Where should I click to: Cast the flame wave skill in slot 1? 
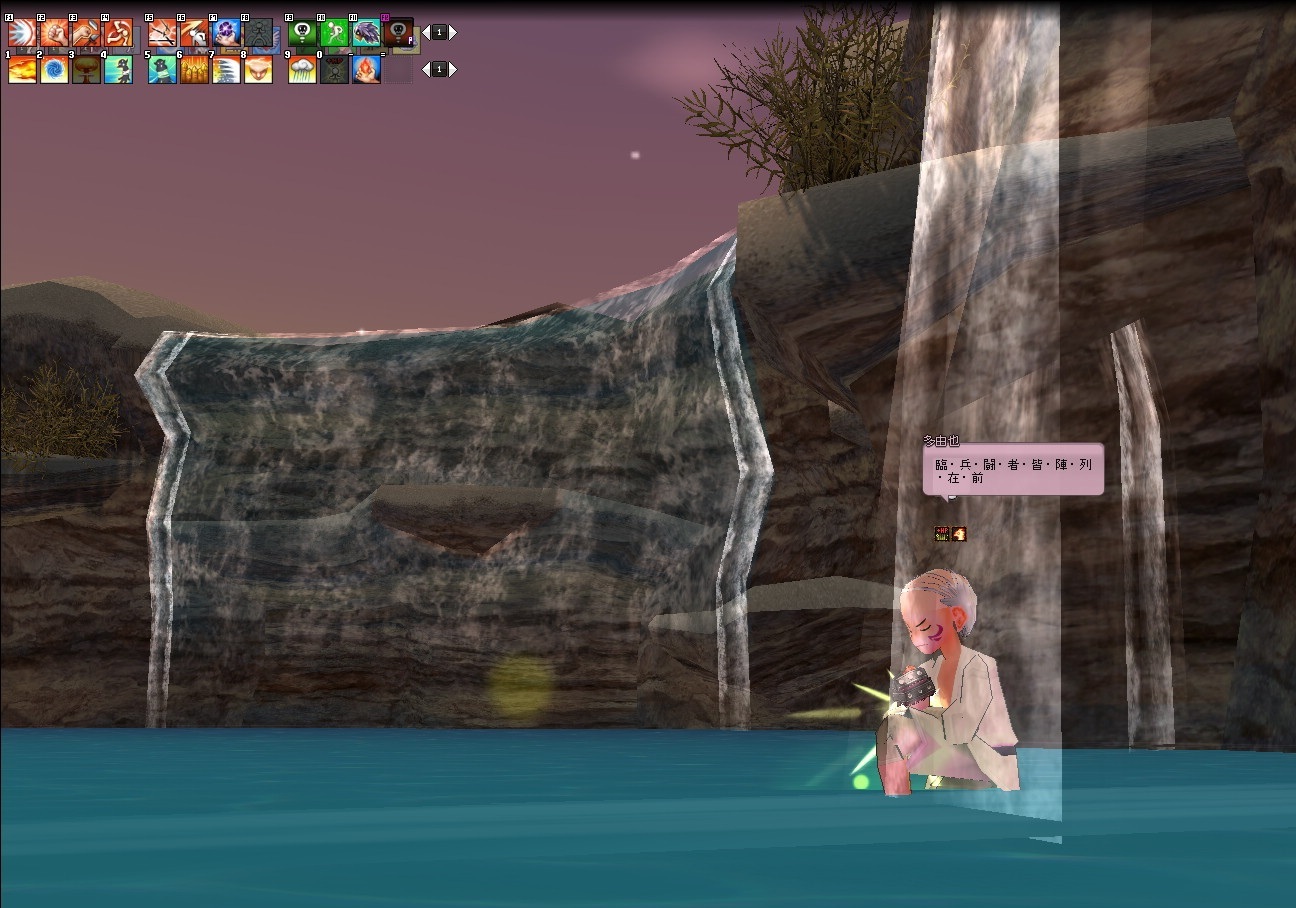click(22, 70)
